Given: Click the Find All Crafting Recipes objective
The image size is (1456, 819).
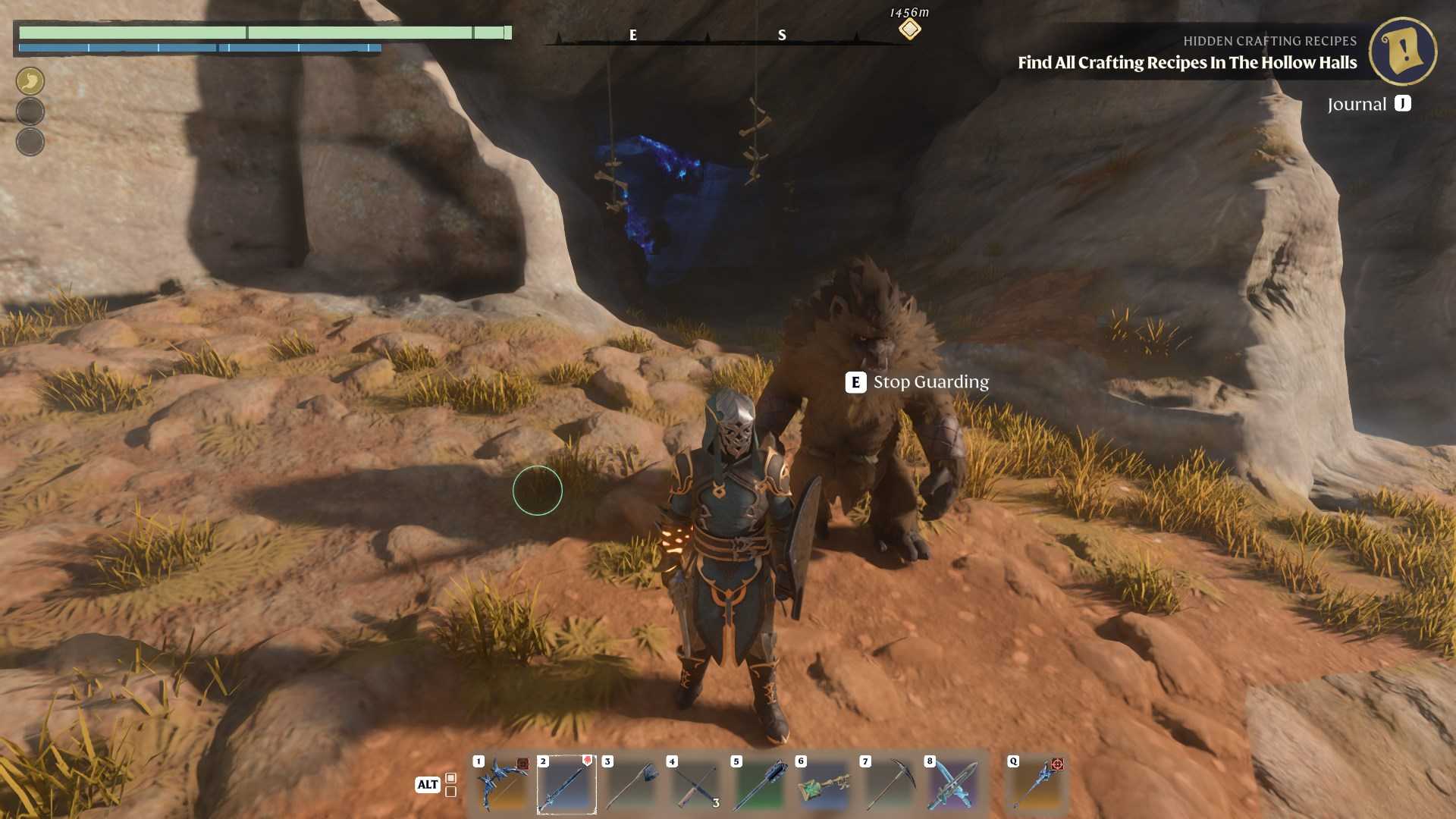Looking at the screenshot, I should (1188, 64).
